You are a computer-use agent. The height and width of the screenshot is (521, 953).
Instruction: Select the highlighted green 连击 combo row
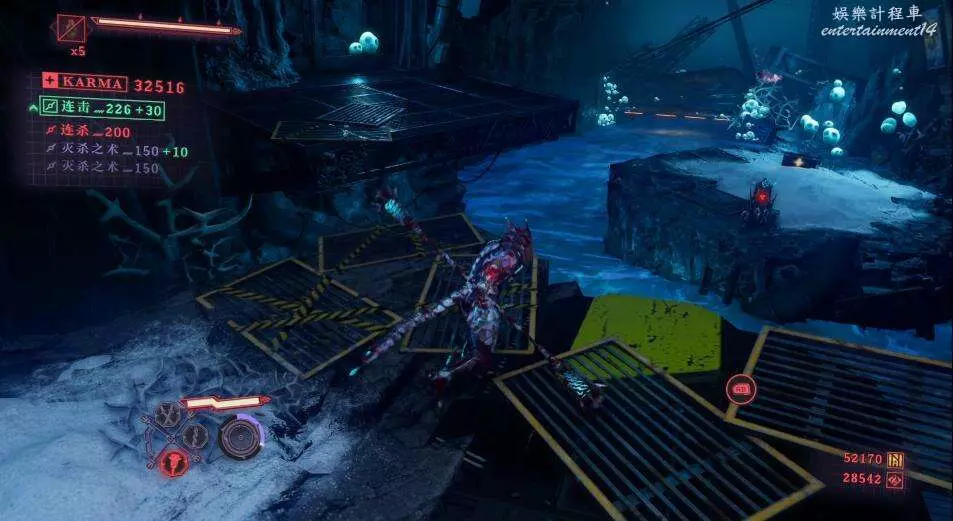point(101,108)
